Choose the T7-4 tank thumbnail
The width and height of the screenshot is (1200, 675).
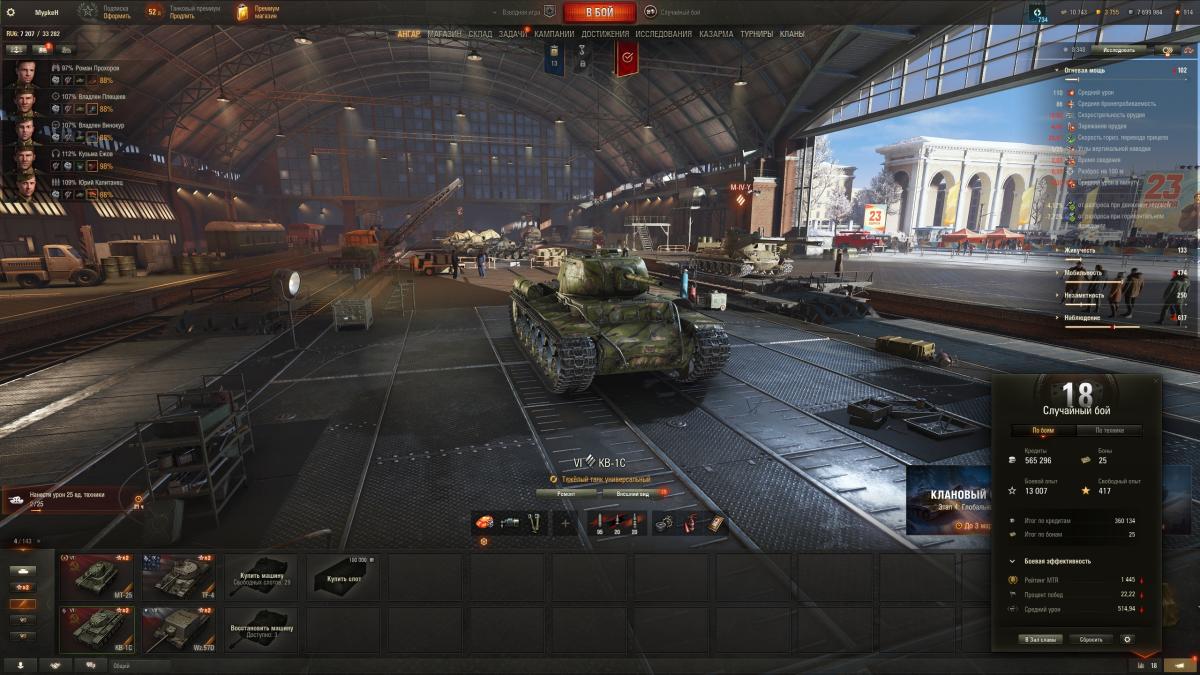(x=178, y=576)
